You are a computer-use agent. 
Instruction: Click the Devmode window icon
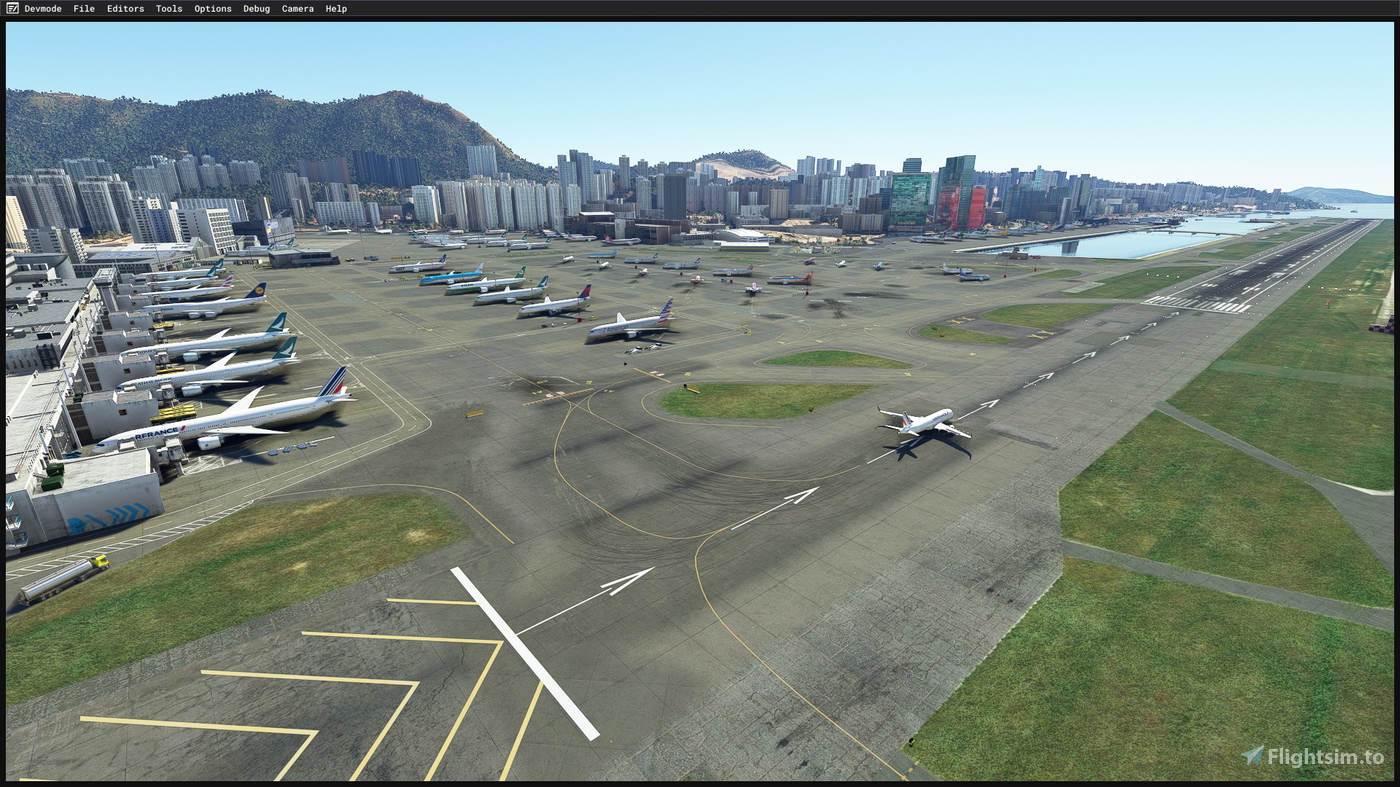coord(11,8)
